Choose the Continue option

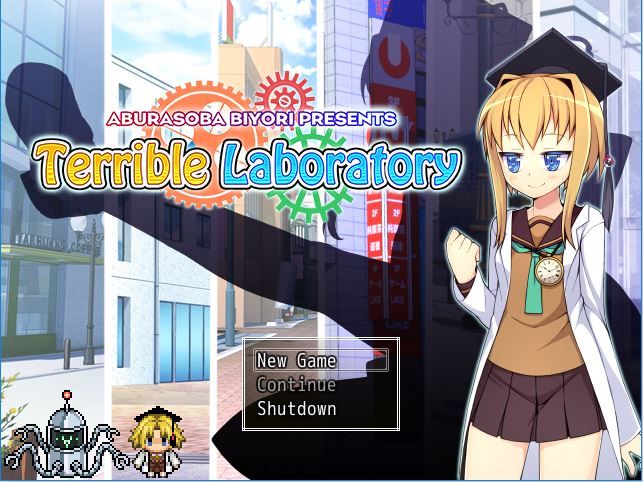pos(296,385)
